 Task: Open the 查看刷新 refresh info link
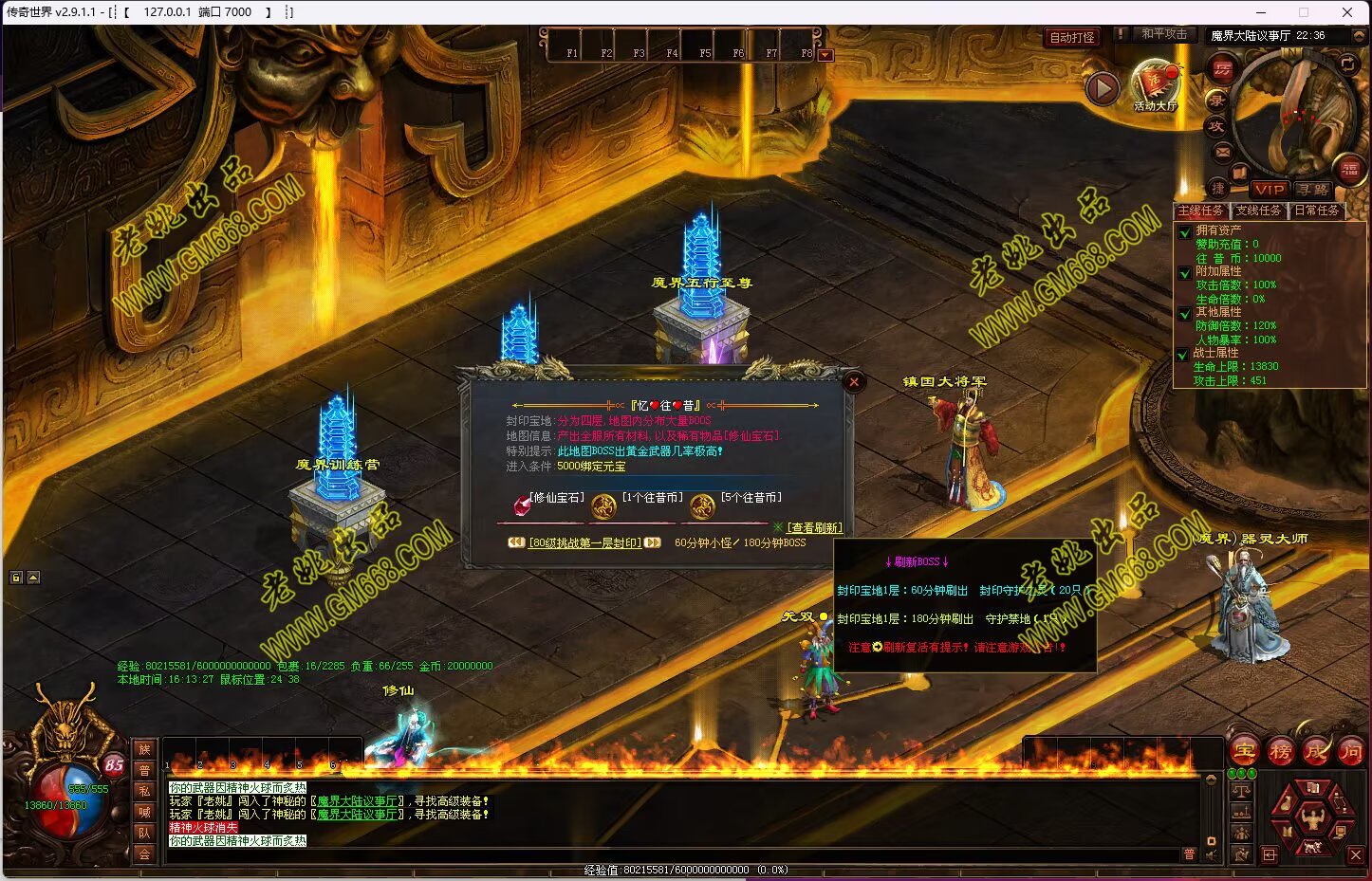[814, 527]
